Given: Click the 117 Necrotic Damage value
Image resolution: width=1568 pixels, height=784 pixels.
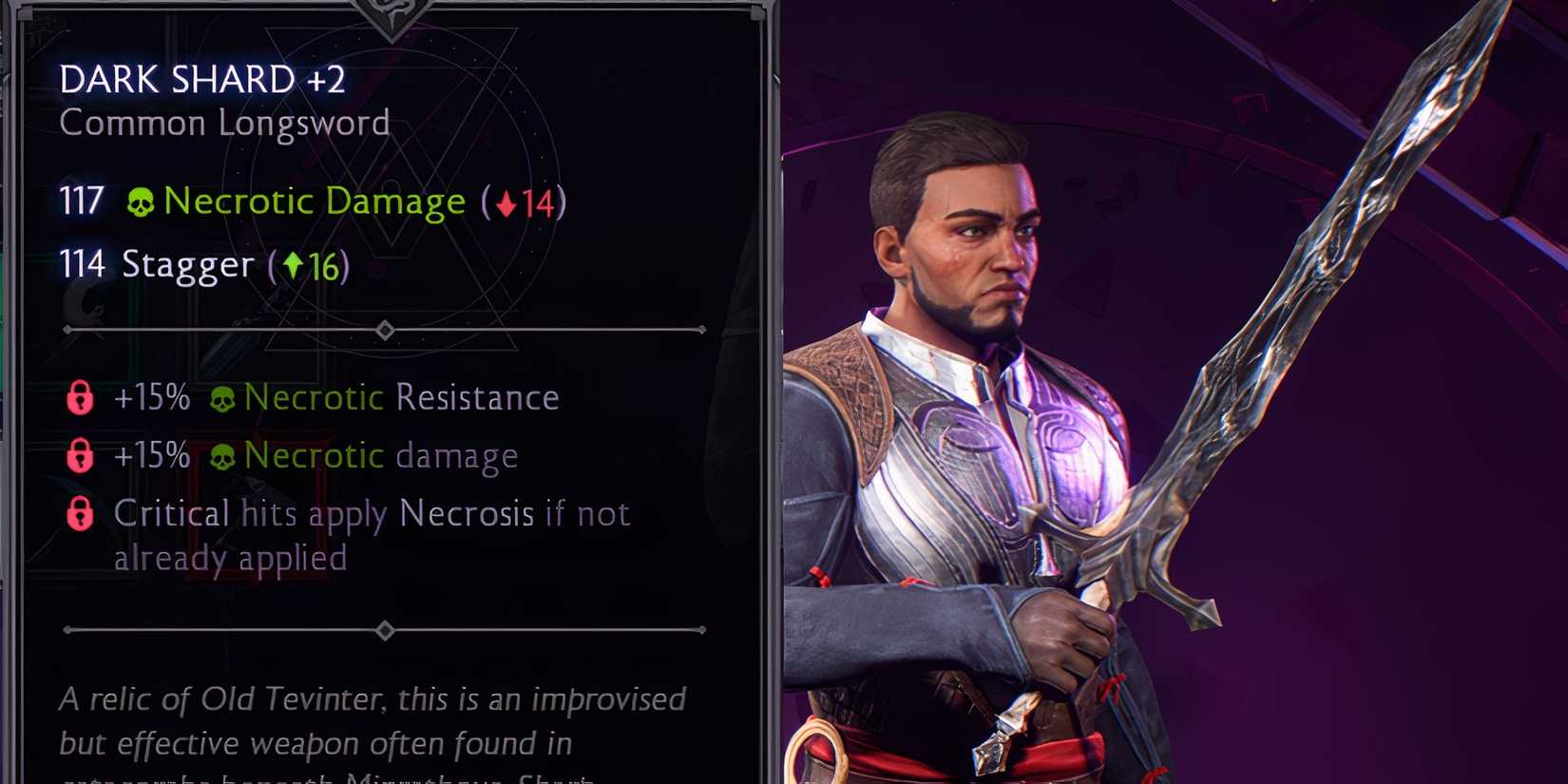Looking at the screenshot, I should pos(80,201).
